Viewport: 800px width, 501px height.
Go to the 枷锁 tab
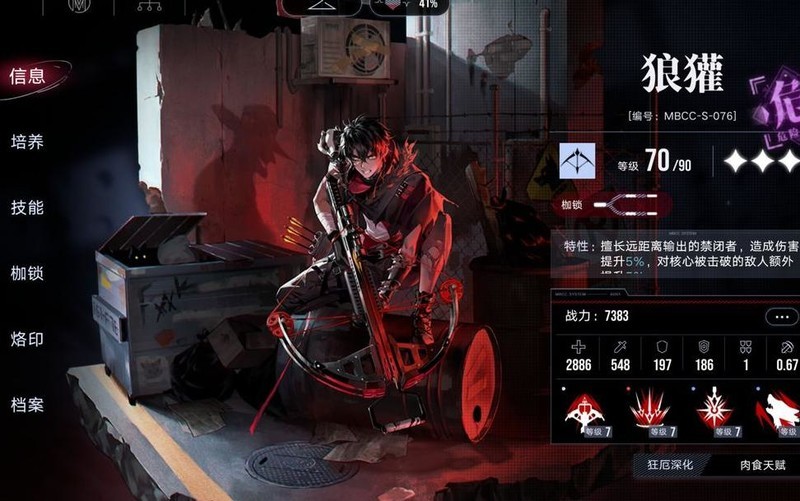click(27, 274)
